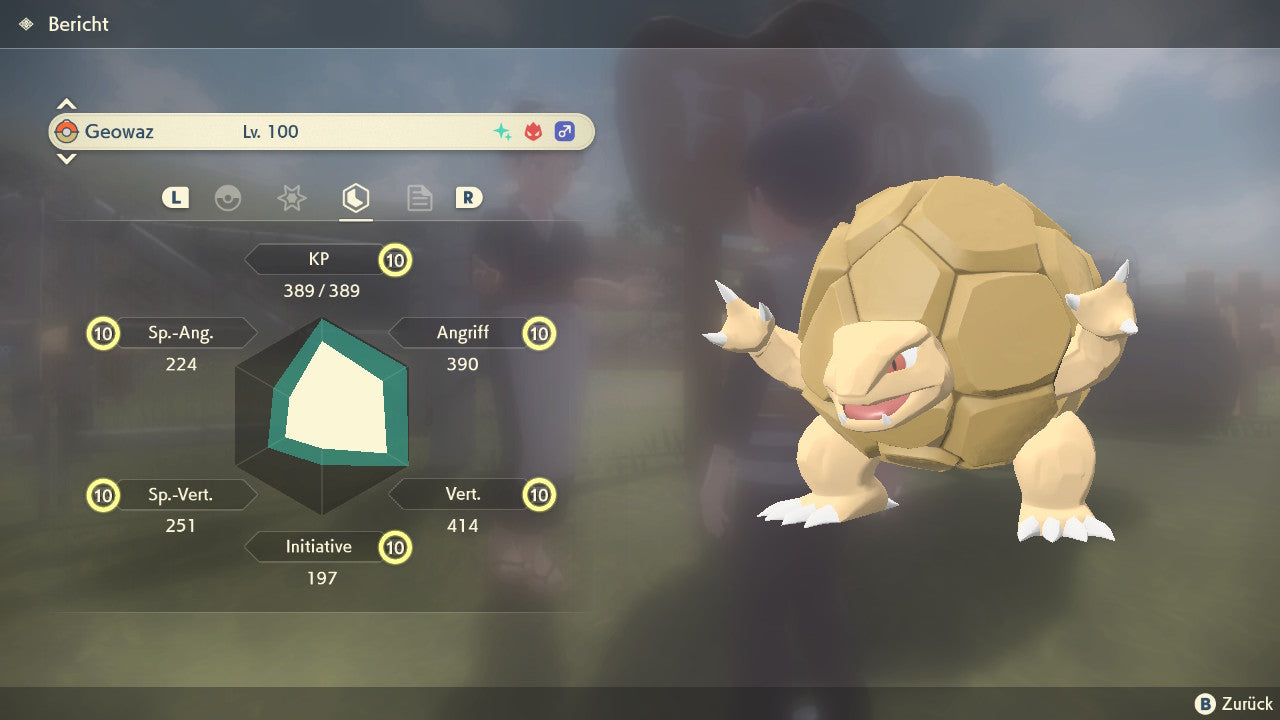Select the hexagon stats tab
Viewport: 1280px width, 720px height.
pyautogui.click(x=355, y=199)
